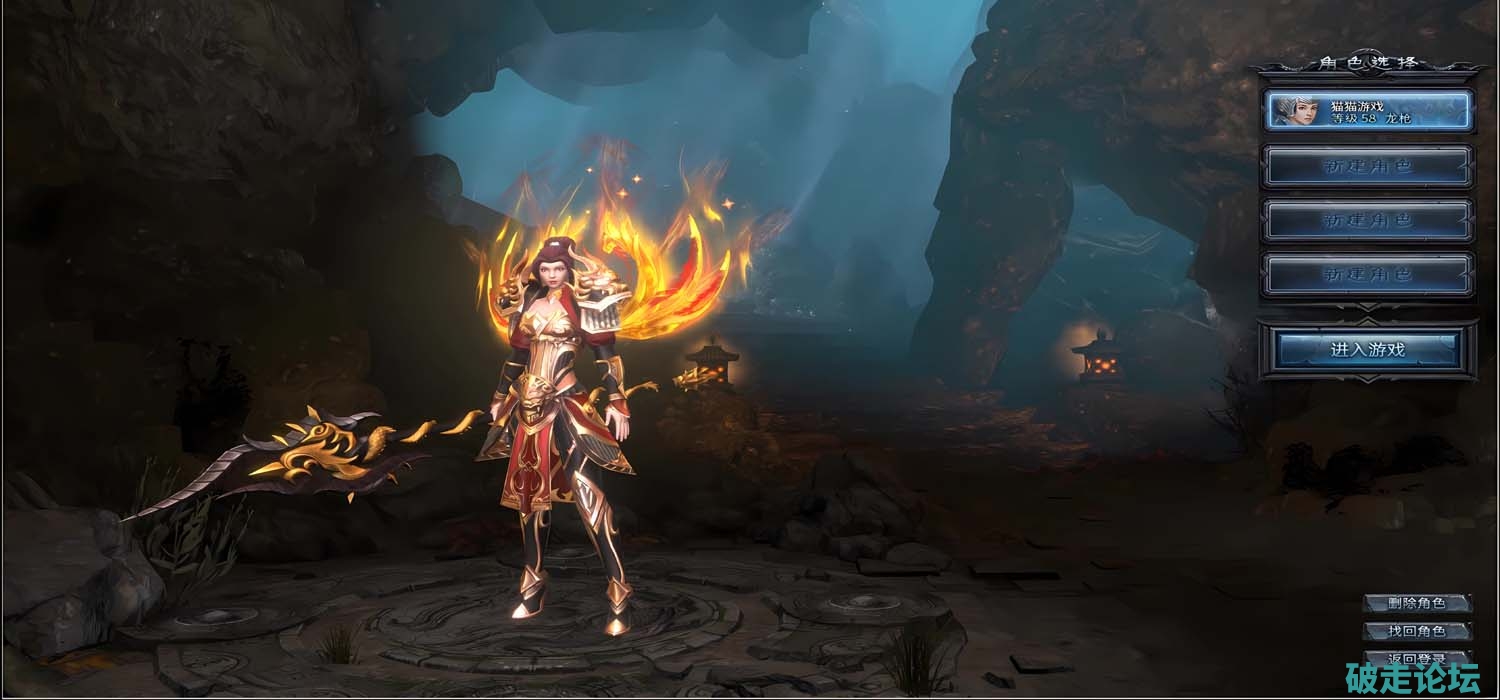Image resolution: width=1500 pixels, height=700 pixels.
Task: Choose the 删除角色 delete character button
Action: [1416, 603]
